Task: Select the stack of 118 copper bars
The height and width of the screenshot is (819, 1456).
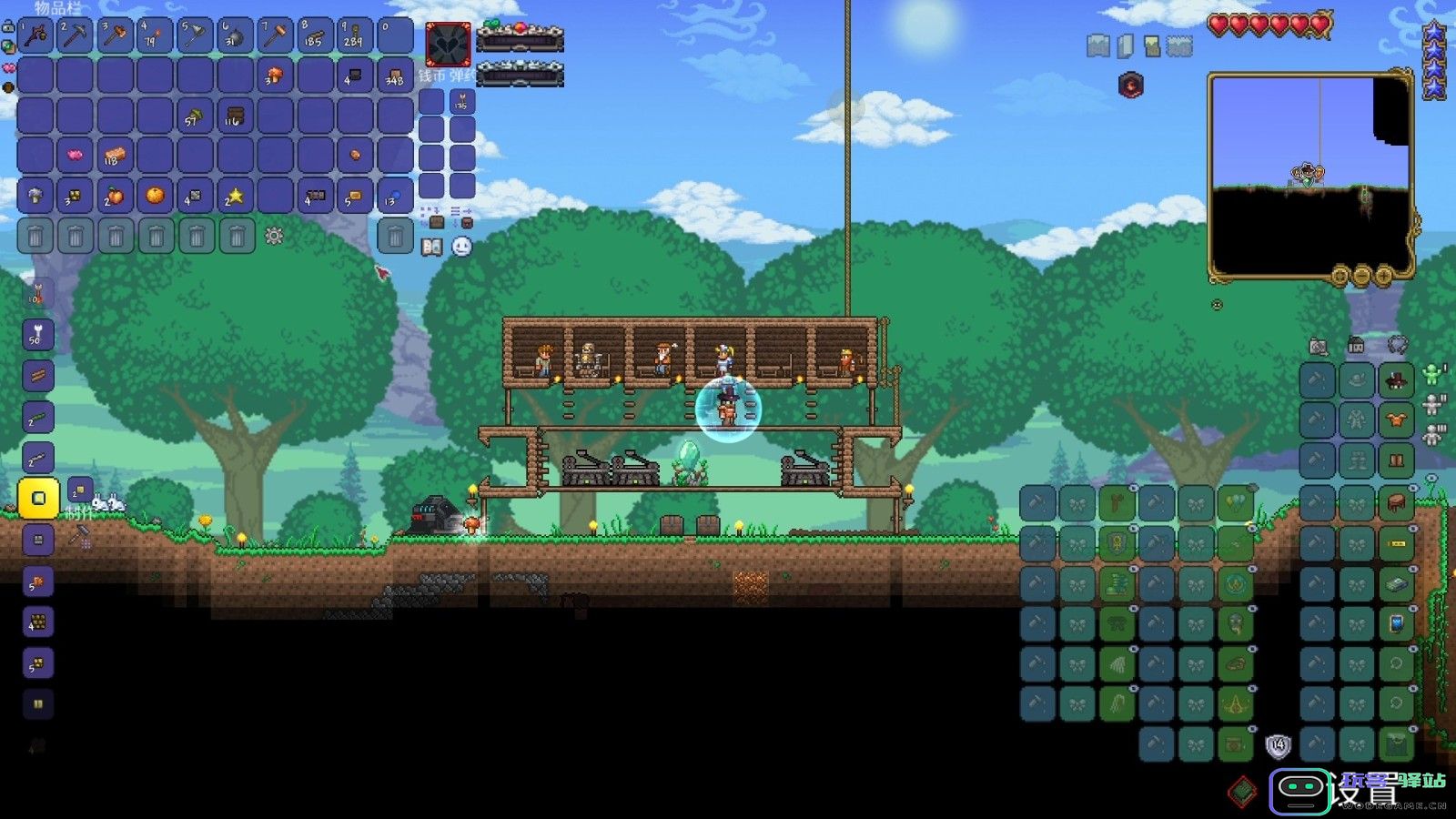Action: [x=115, y=156]
